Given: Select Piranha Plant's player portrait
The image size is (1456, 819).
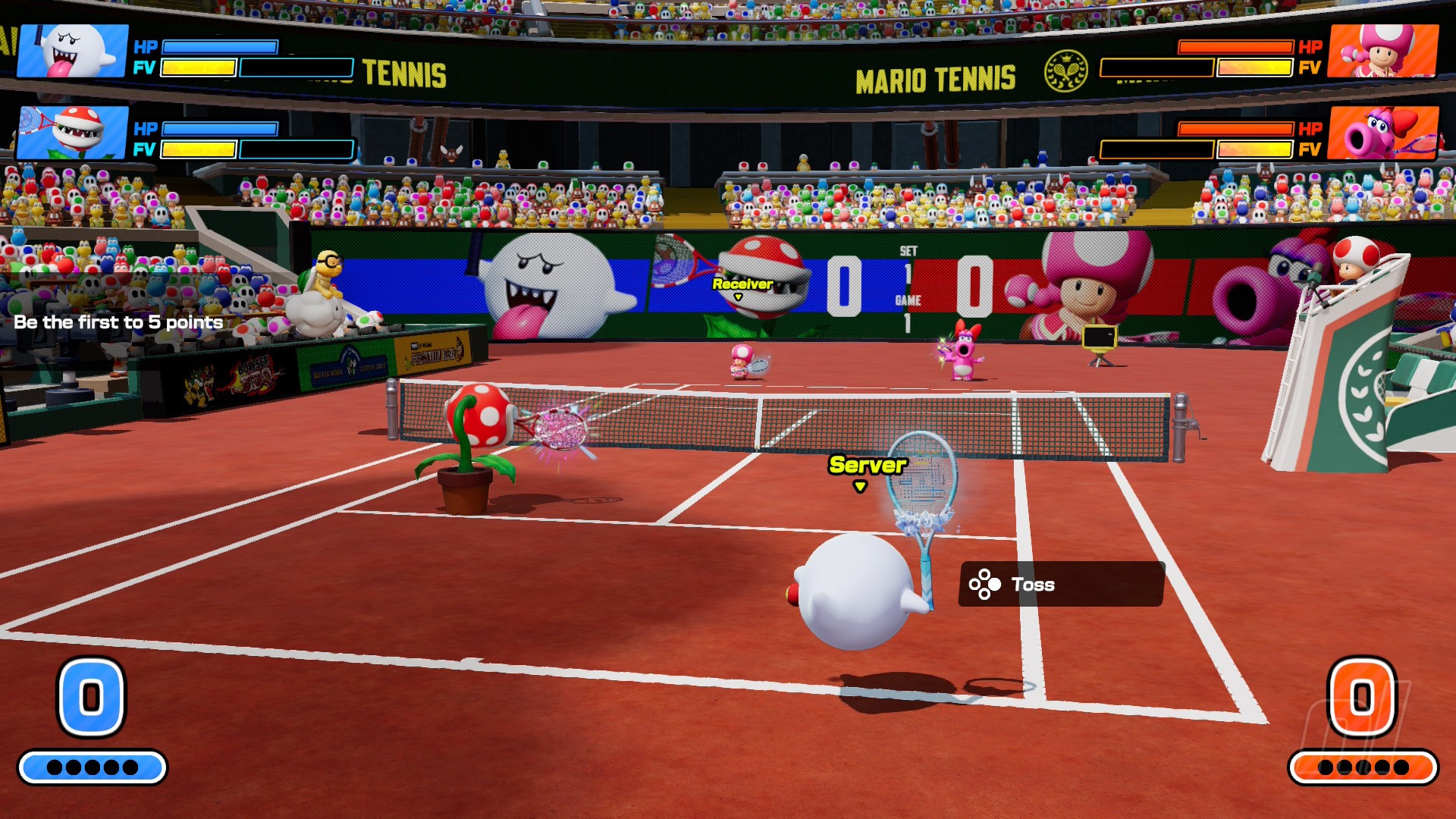Looking at the screenshot, I should click(x=73, y=133).
